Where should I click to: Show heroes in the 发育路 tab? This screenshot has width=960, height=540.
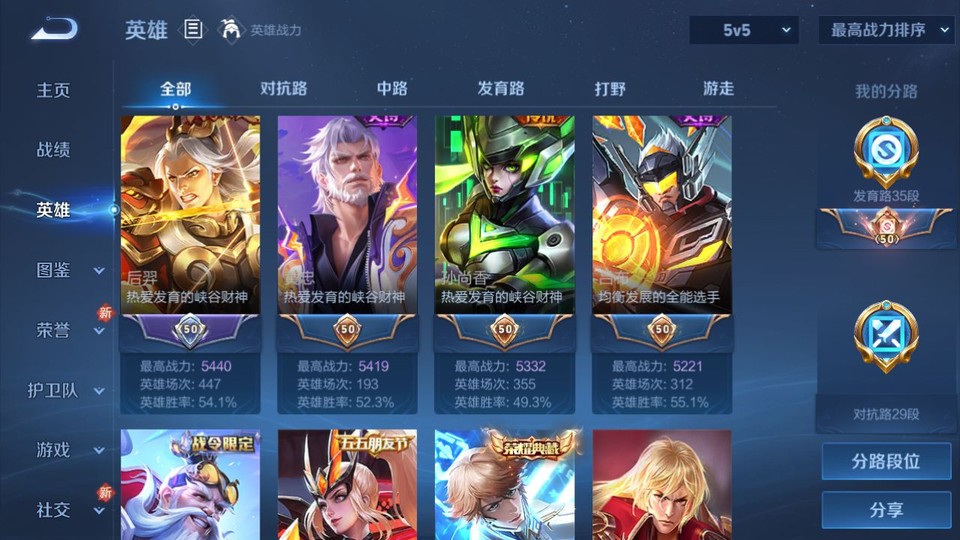point(501,88)
